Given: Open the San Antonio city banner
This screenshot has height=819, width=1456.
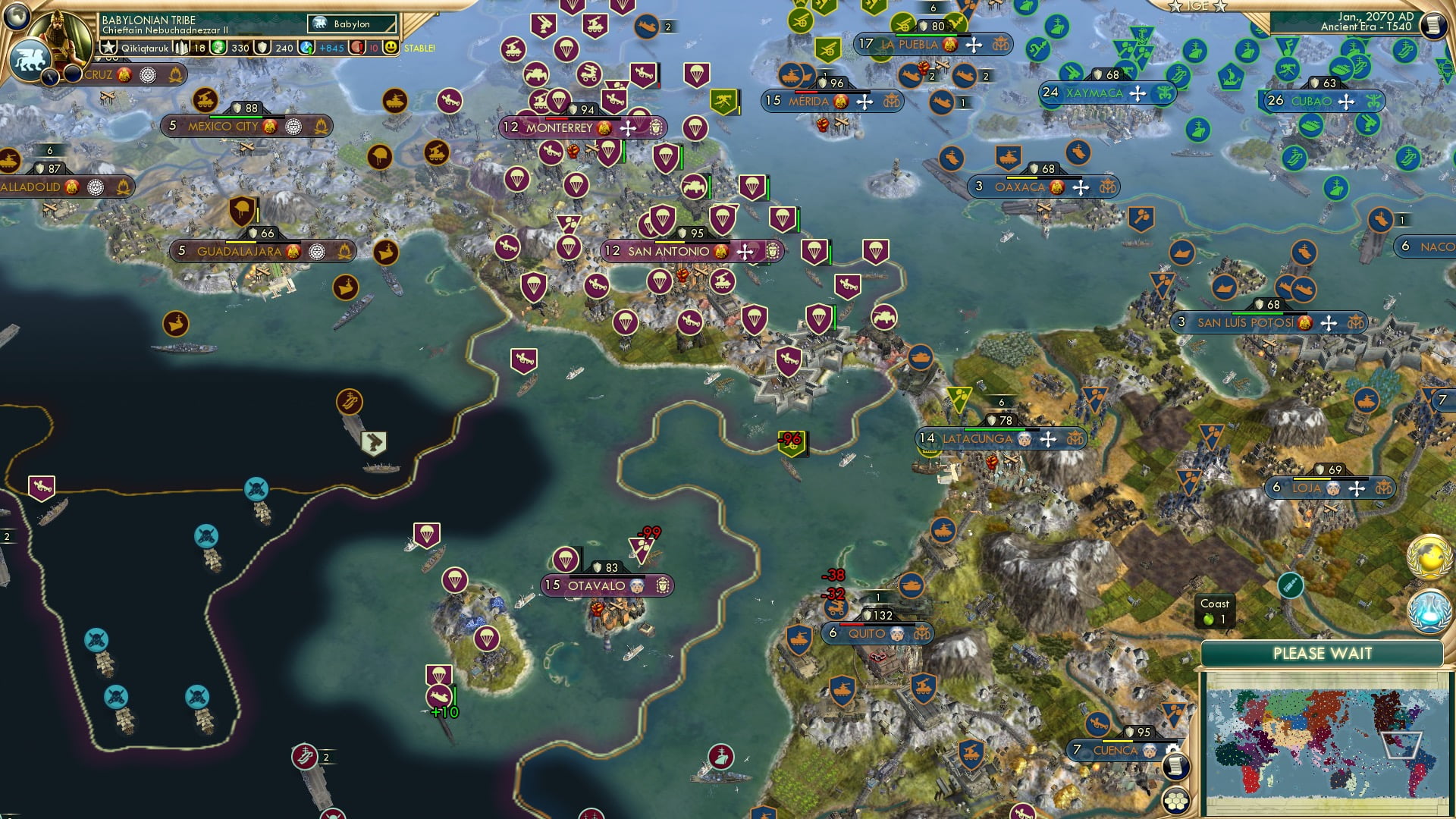Looking at the screenshot, I should (667, 251).
